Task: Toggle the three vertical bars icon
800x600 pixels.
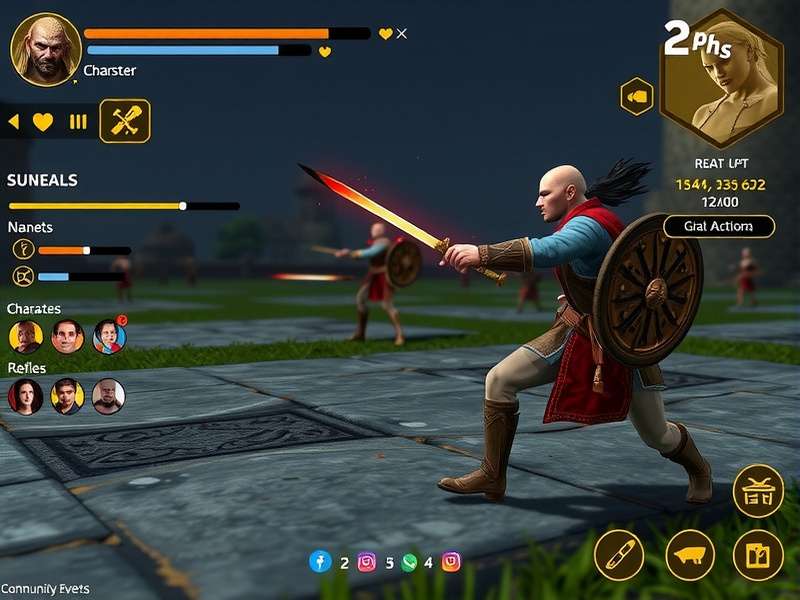Action: click(78, 122)
